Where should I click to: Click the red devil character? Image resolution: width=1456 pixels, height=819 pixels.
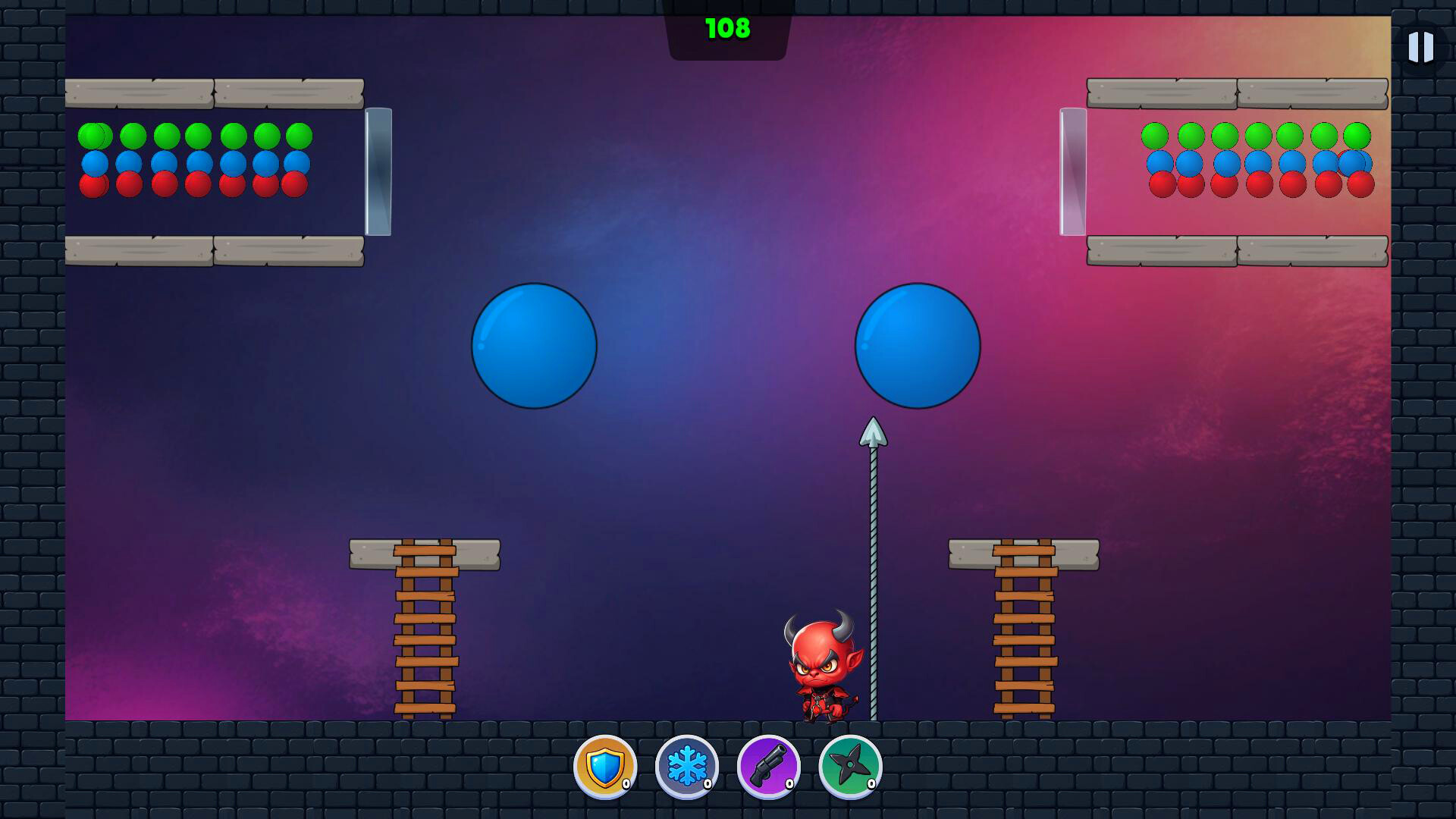pos(823,667)
